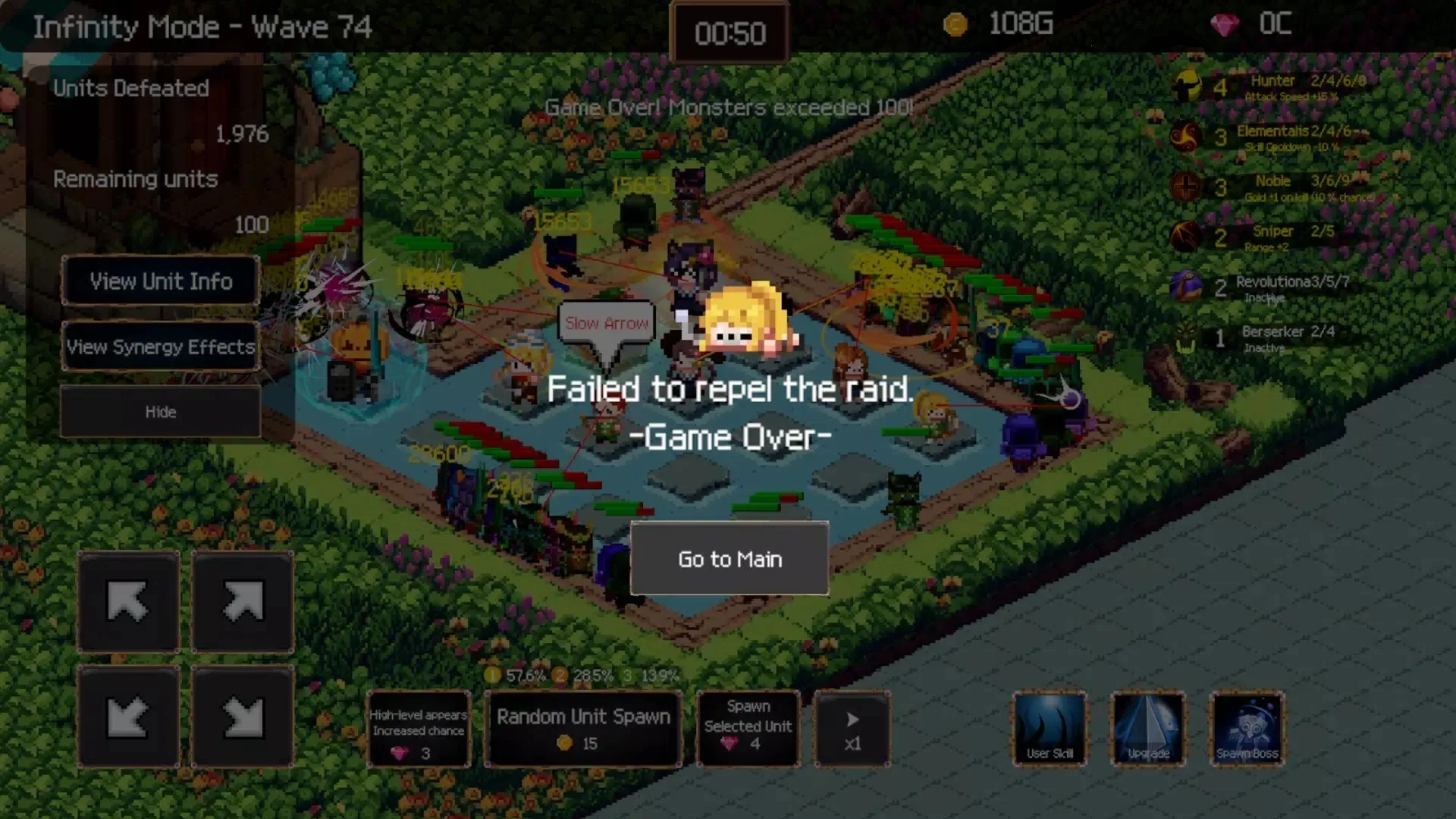Click the down-right arrow pad button
Screen dimensions: 1456x819
click(x=243, y=717)
